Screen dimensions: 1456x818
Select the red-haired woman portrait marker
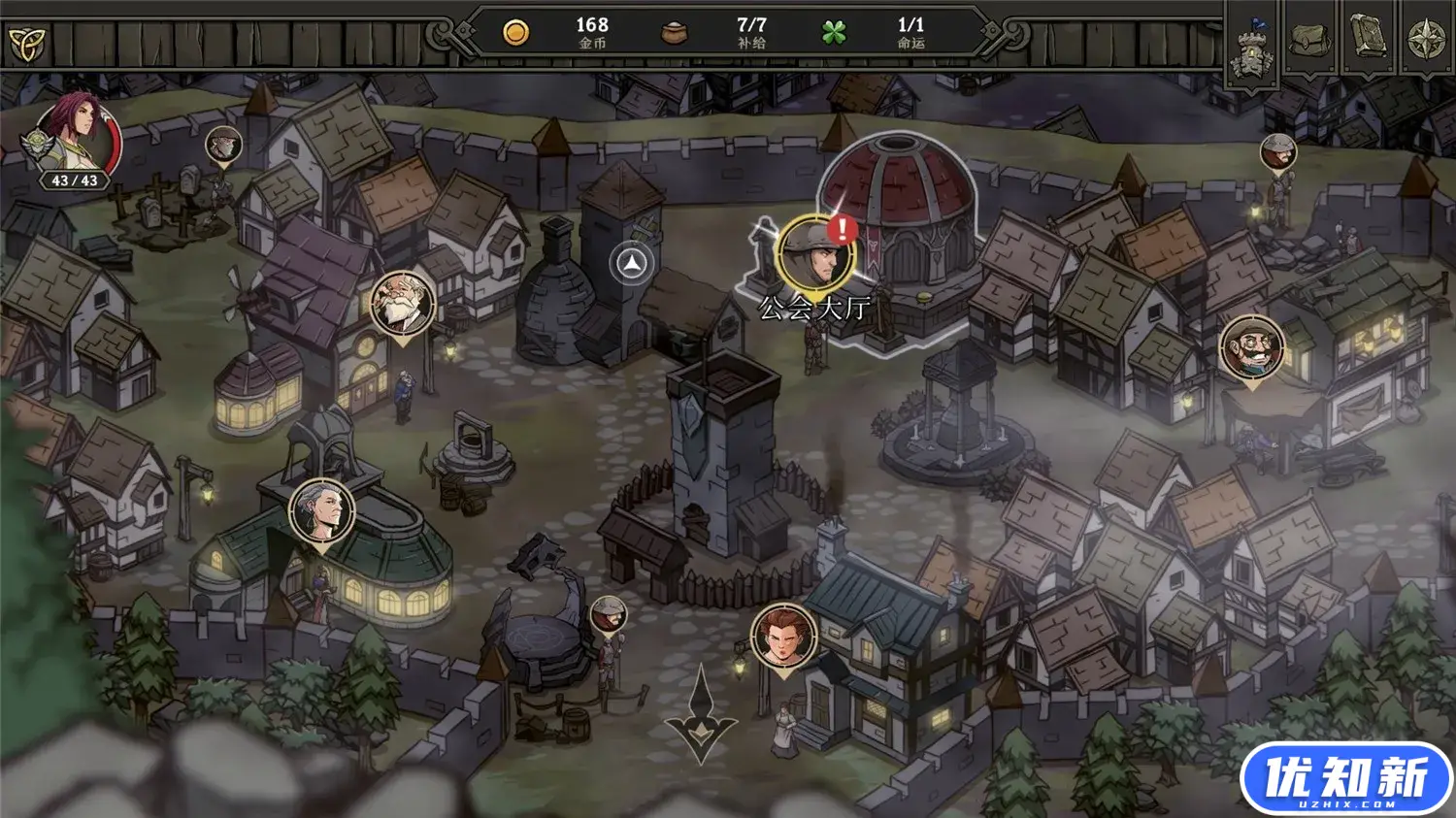[783, 637]
